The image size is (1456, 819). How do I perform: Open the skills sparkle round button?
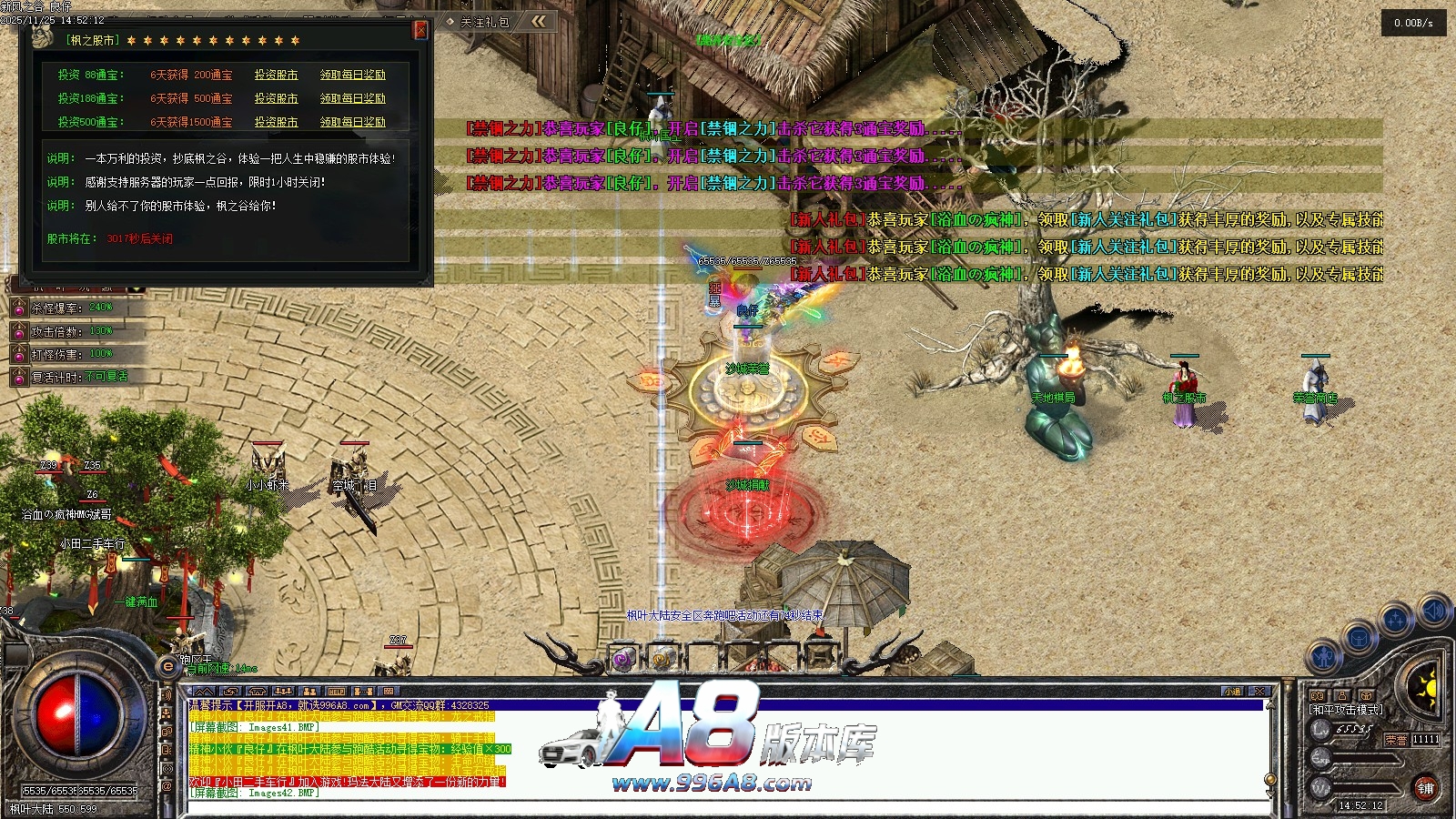pyautogui.click(x=1395, y=621)
